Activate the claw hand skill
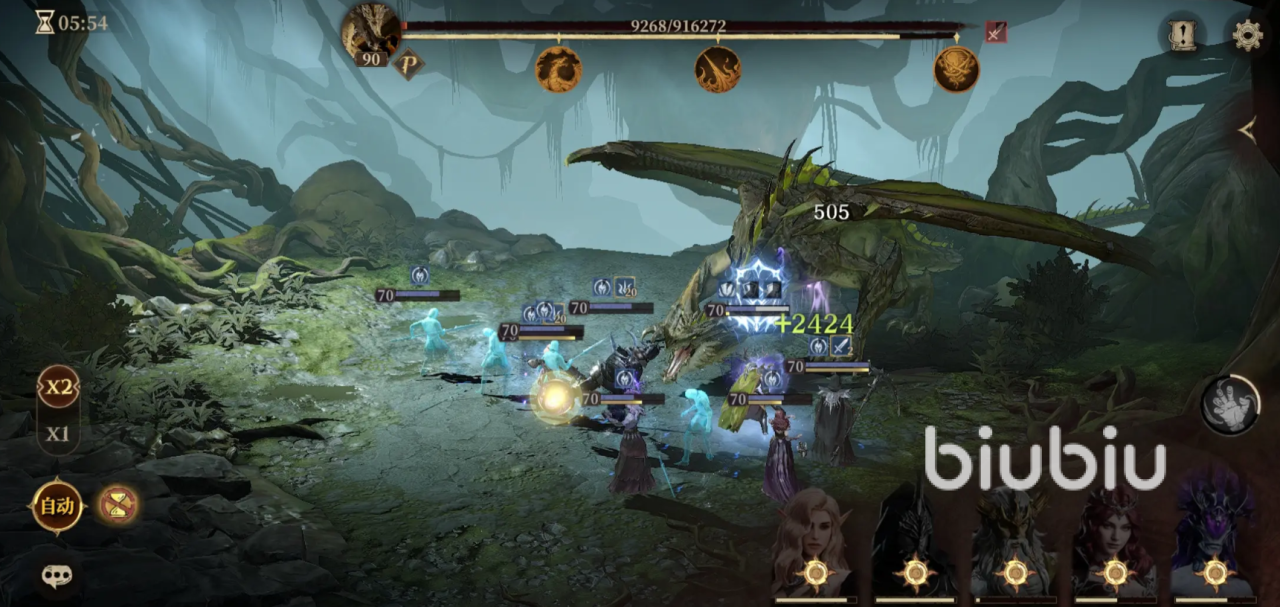 point(1229,405)
